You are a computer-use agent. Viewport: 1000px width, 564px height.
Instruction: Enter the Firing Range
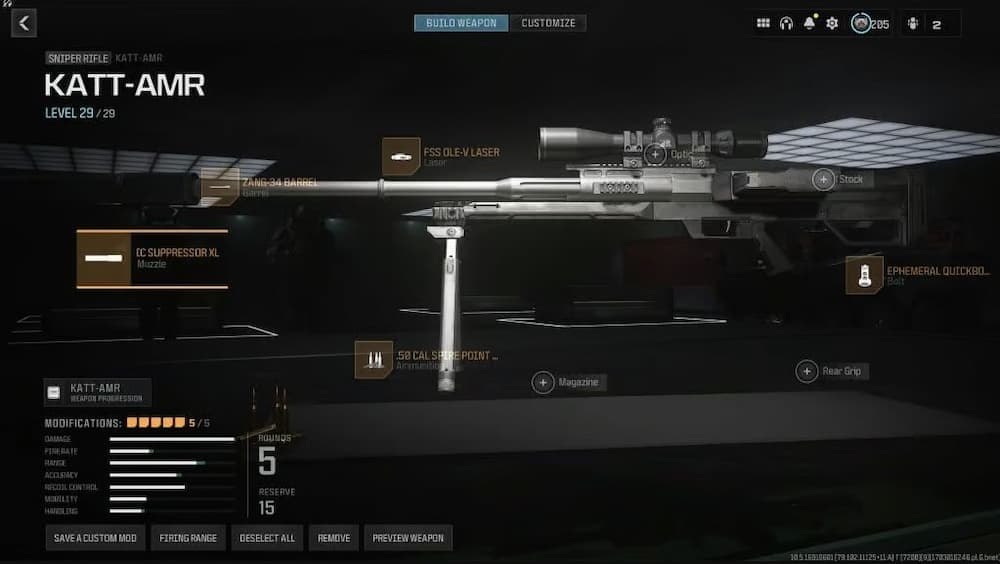coord(188,538)
